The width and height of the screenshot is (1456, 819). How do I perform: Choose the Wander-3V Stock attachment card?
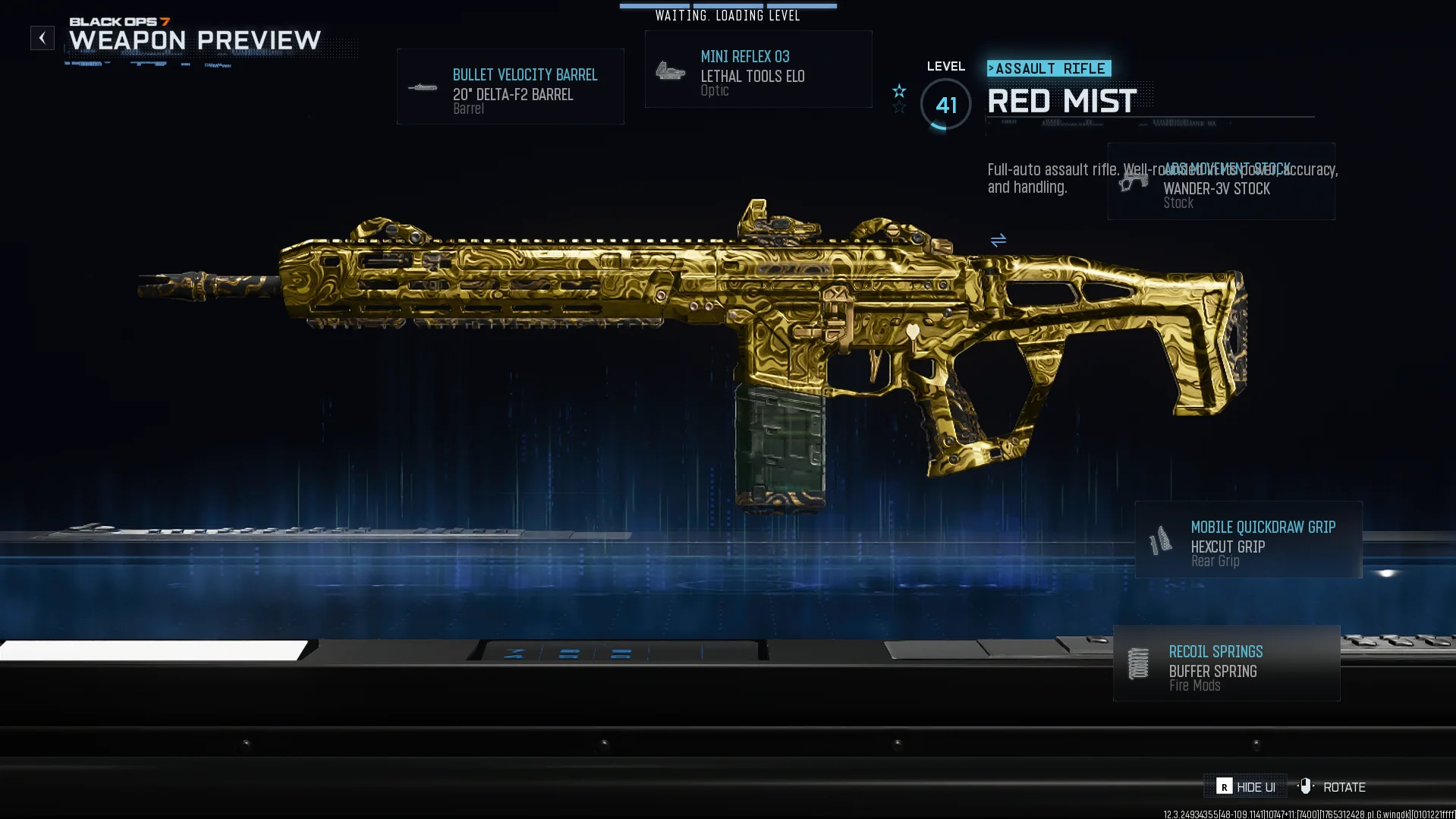[1221, 182]
